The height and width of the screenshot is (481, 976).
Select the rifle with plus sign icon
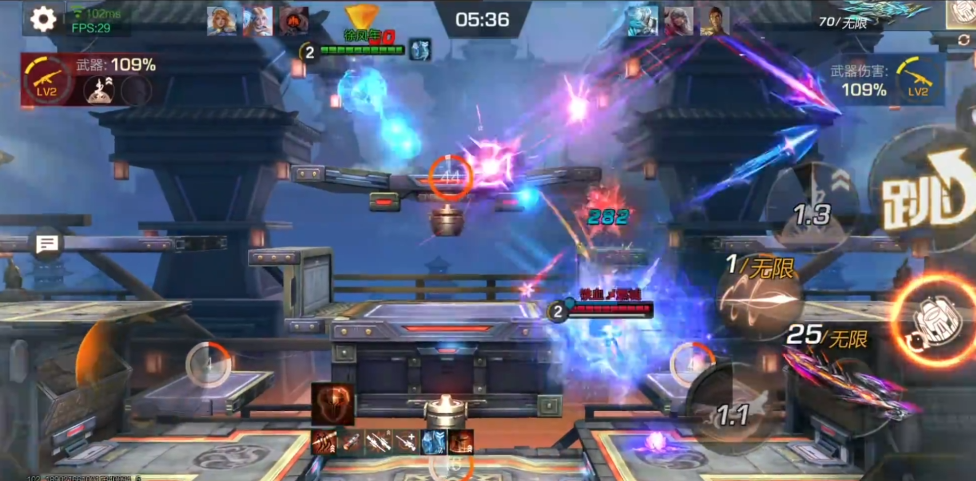click(x=406, y=441)
